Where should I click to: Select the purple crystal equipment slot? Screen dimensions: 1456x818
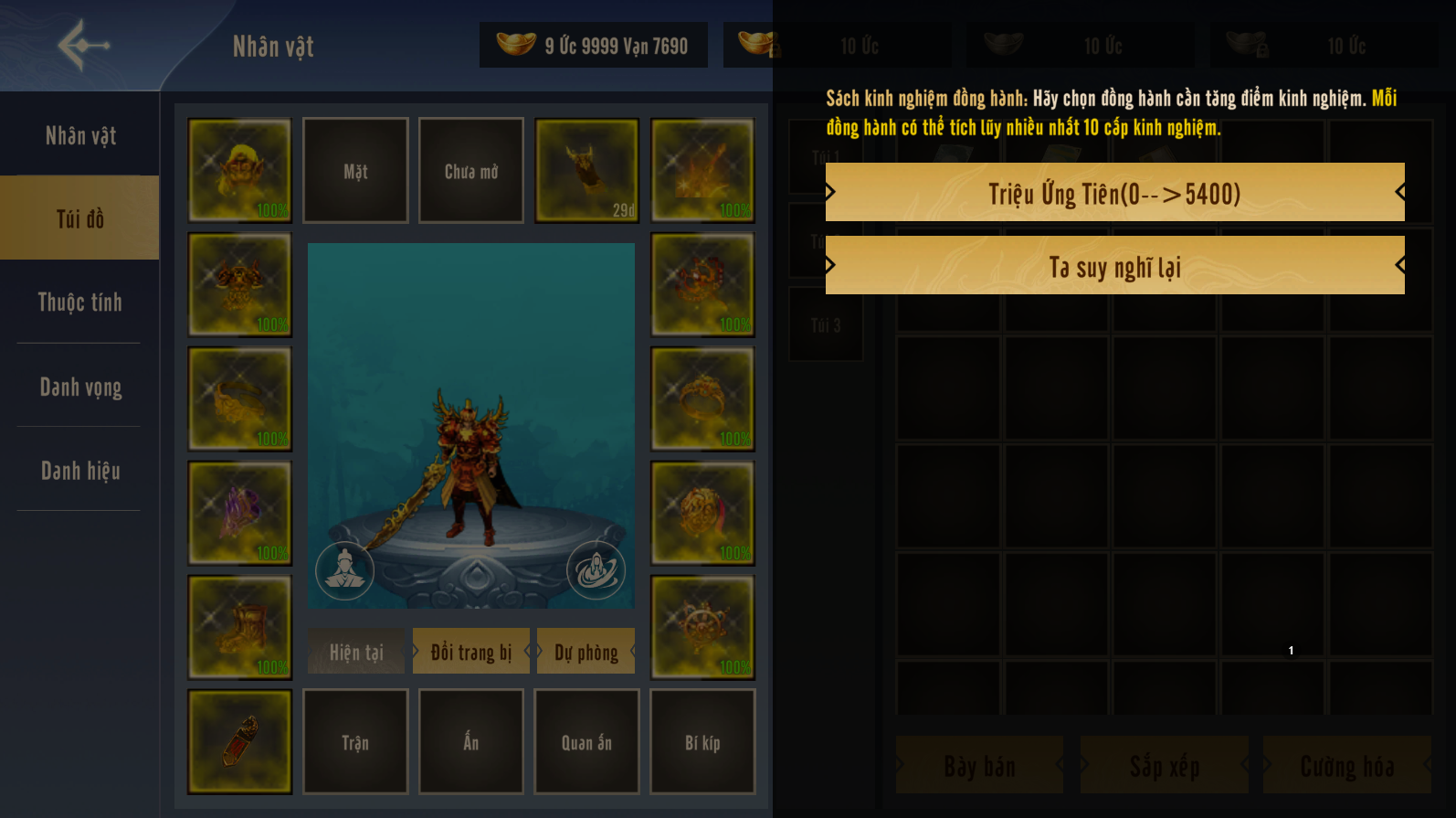[239, 514]
